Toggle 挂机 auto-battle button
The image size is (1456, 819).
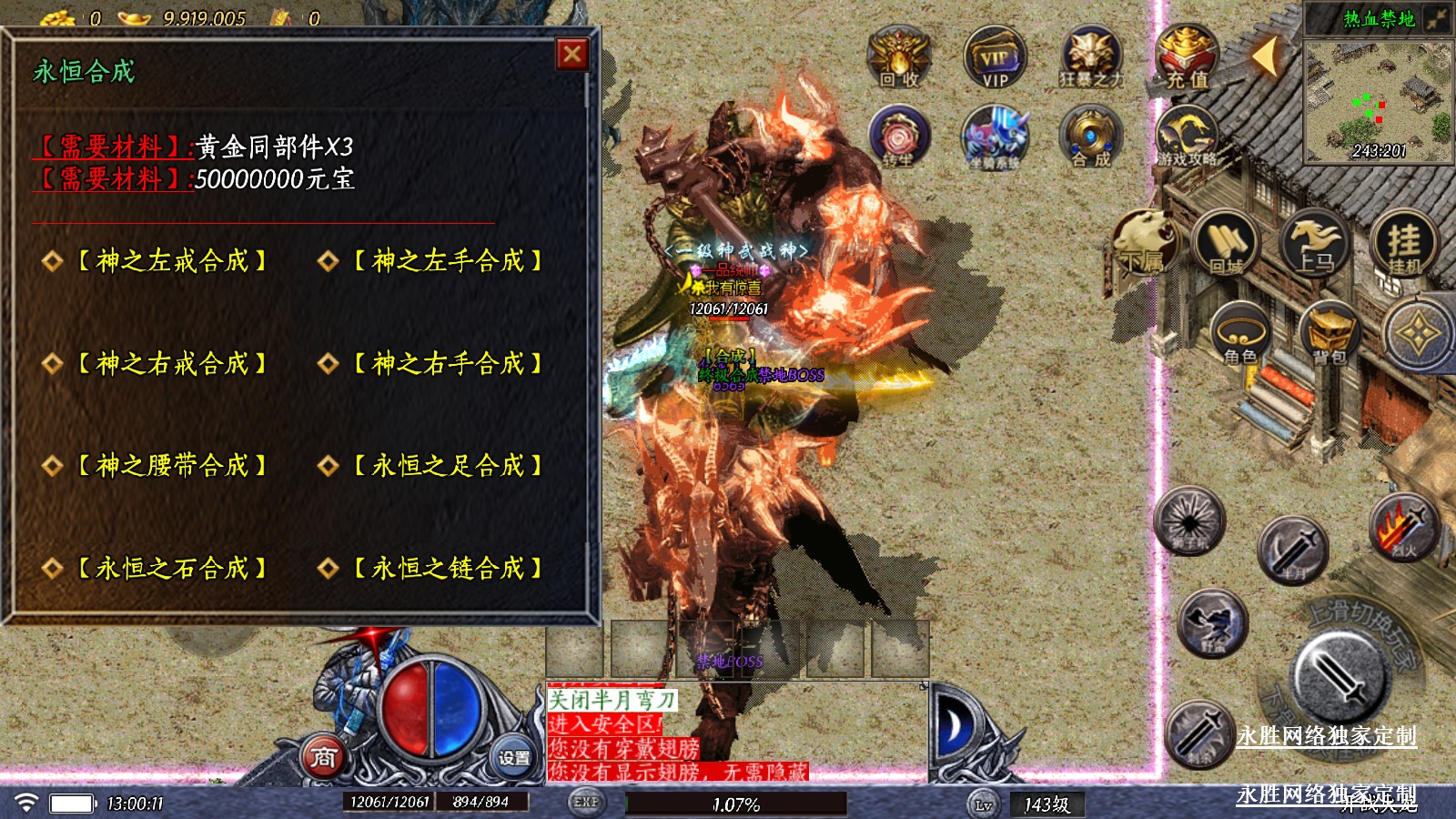click(x=1404, y=244)
